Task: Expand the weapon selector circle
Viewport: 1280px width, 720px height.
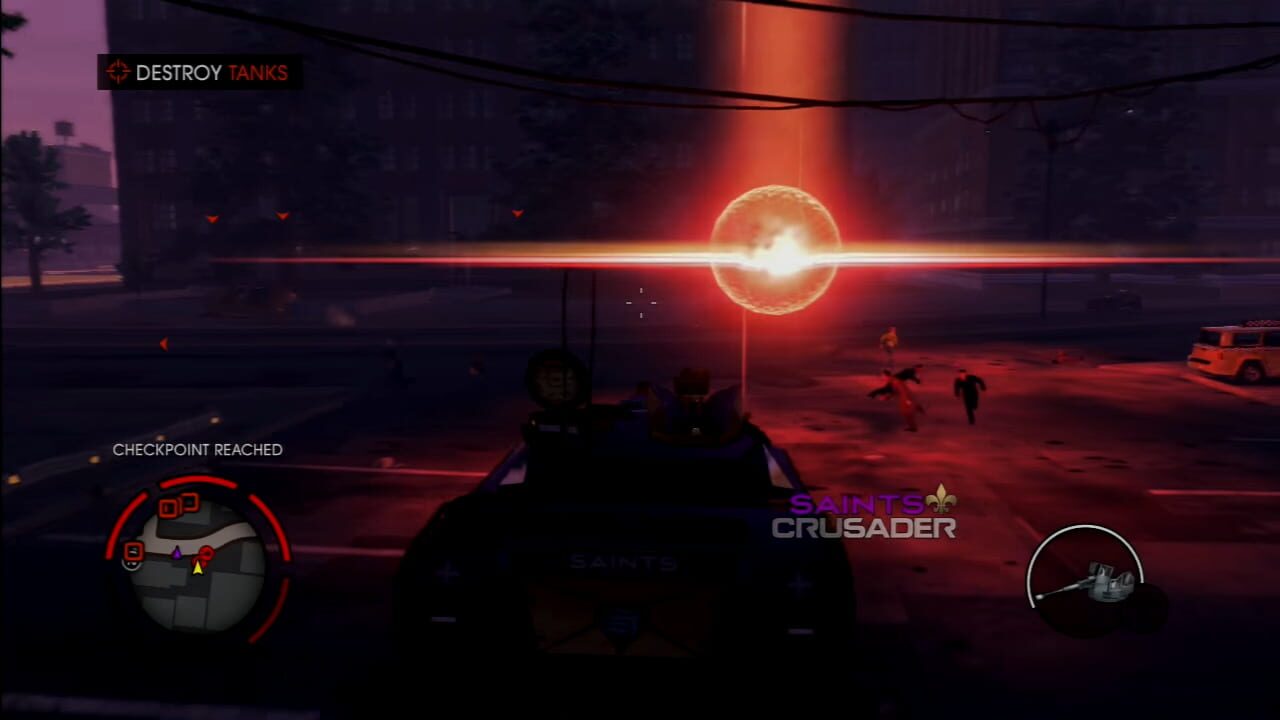Action: [1087, 577]
